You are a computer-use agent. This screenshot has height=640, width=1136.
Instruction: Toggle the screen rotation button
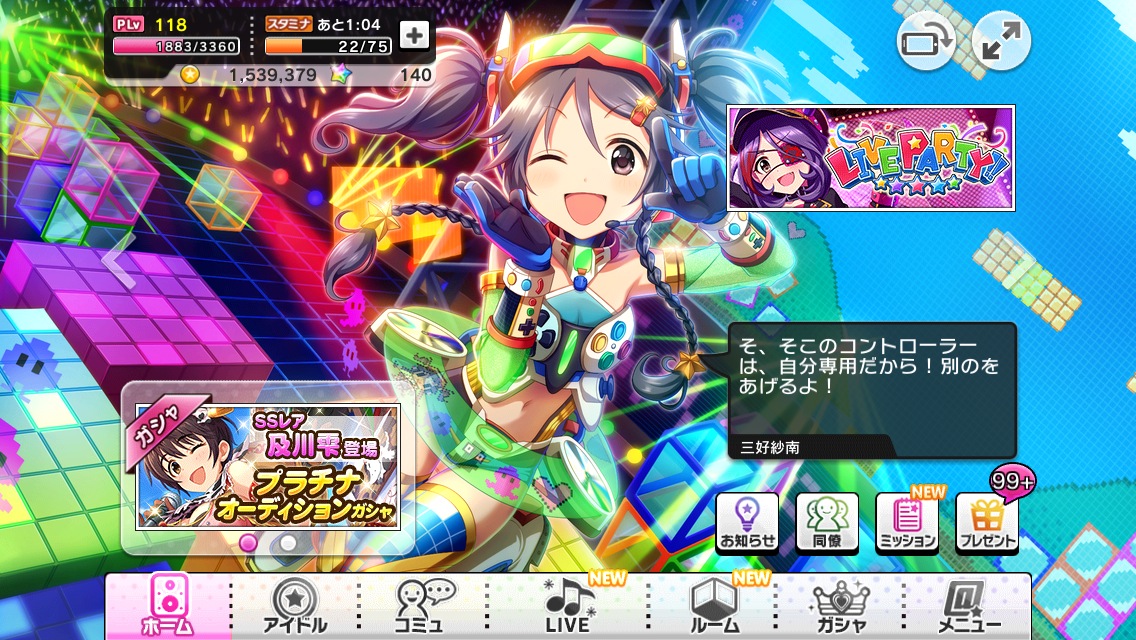[926, 41]
